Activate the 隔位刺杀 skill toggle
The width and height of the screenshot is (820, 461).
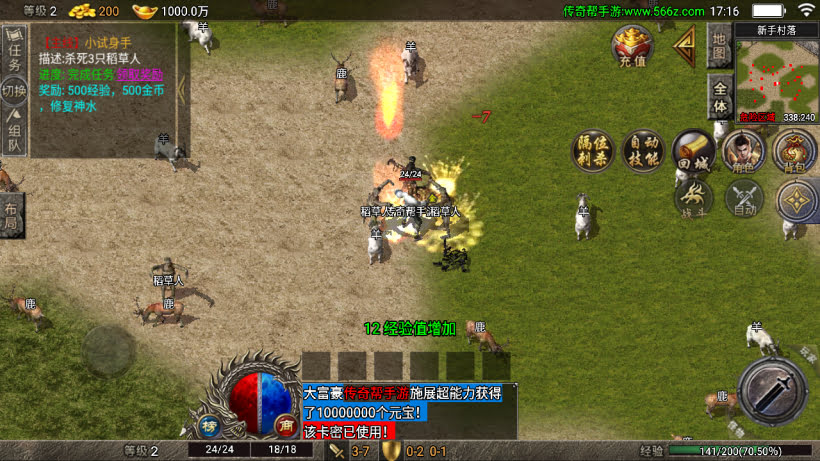[592, 150]
